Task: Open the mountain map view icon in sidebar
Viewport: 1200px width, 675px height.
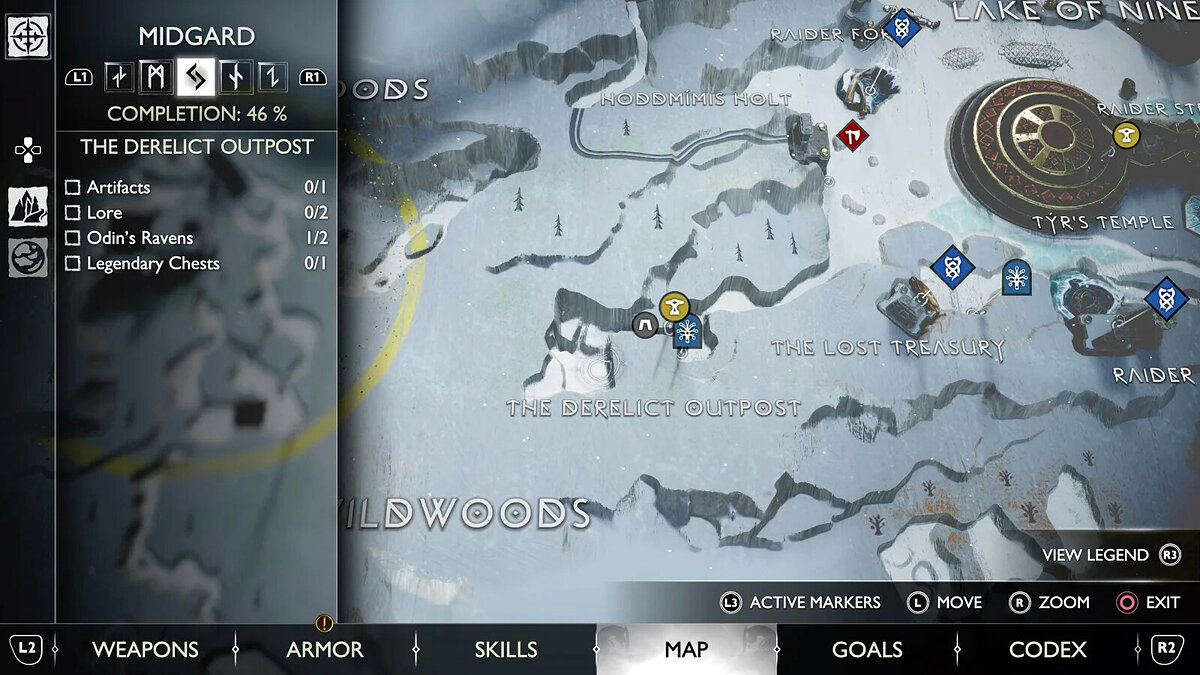Action: coord(28,206)
